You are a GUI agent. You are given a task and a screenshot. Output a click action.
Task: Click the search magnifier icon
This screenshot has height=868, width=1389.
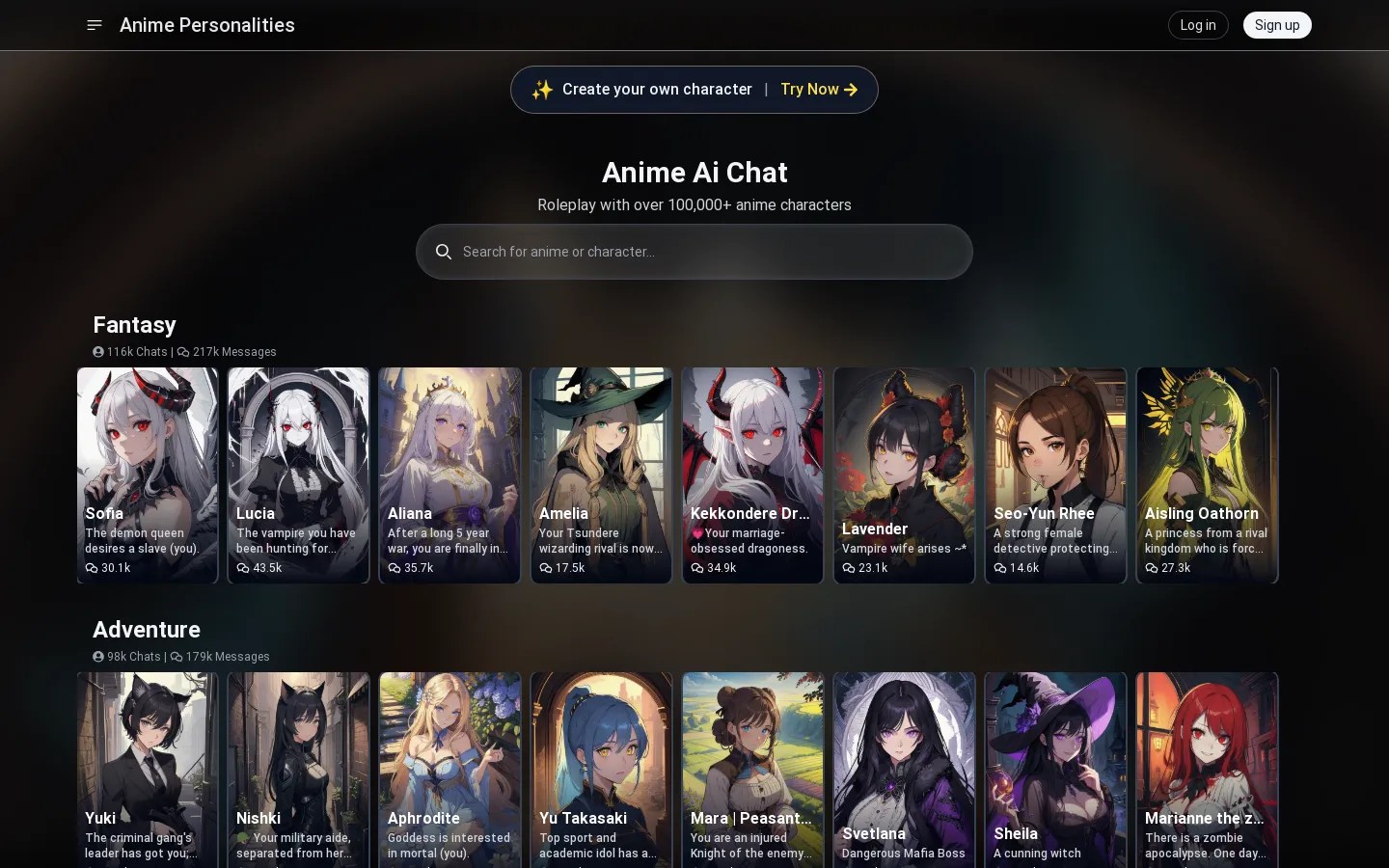(x=444, y=252)
